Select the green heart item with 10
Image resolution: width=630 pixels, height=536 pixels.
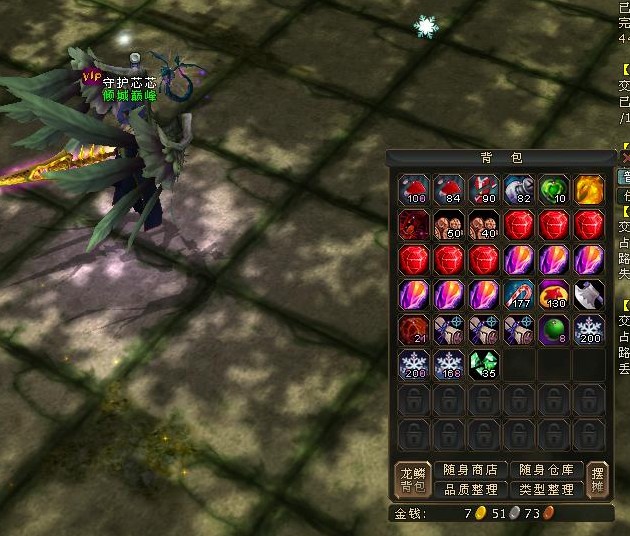(x=553, y=190)
